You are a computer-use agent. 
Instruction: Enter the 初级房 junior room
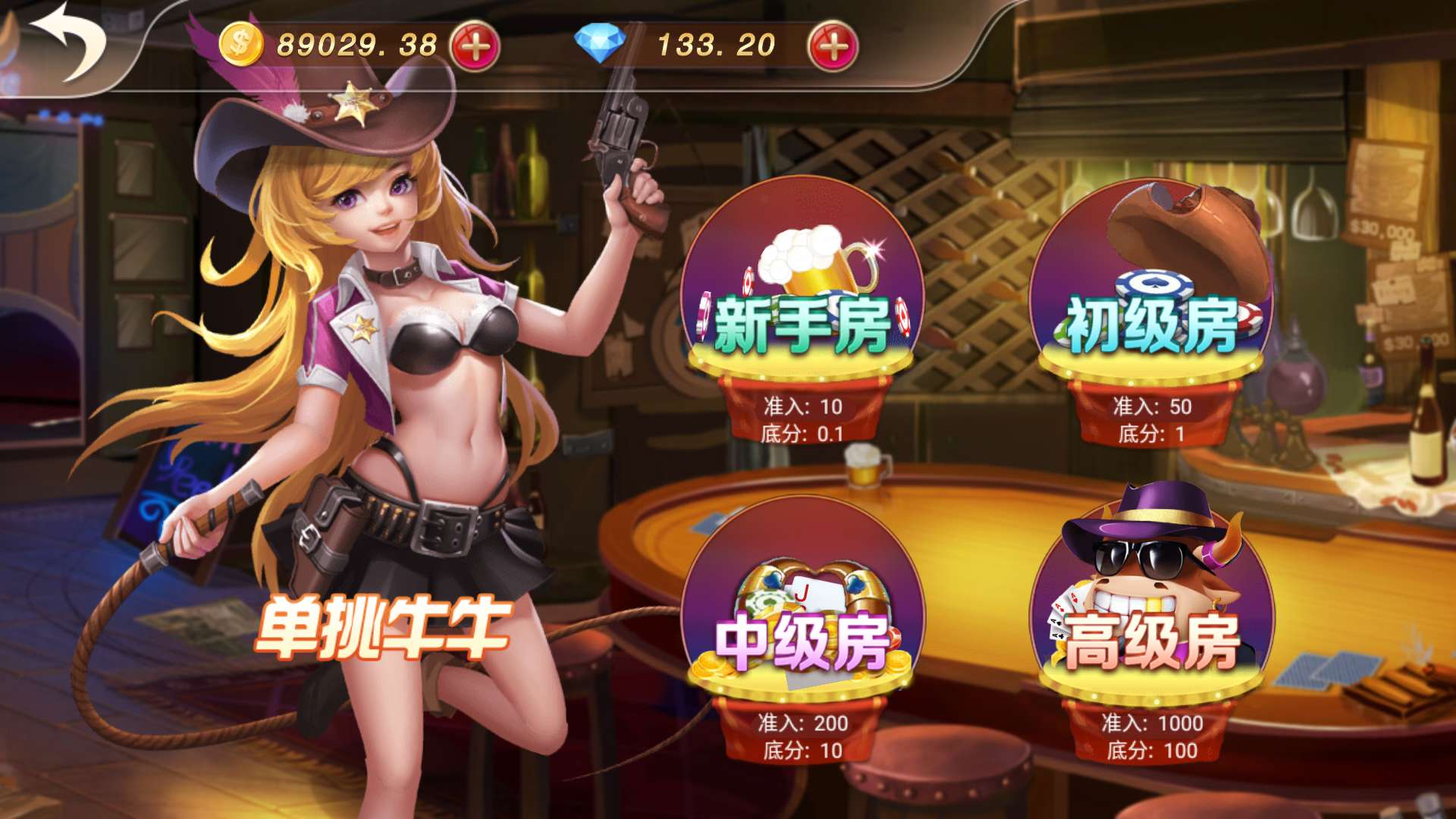(x=1153, y=322)
